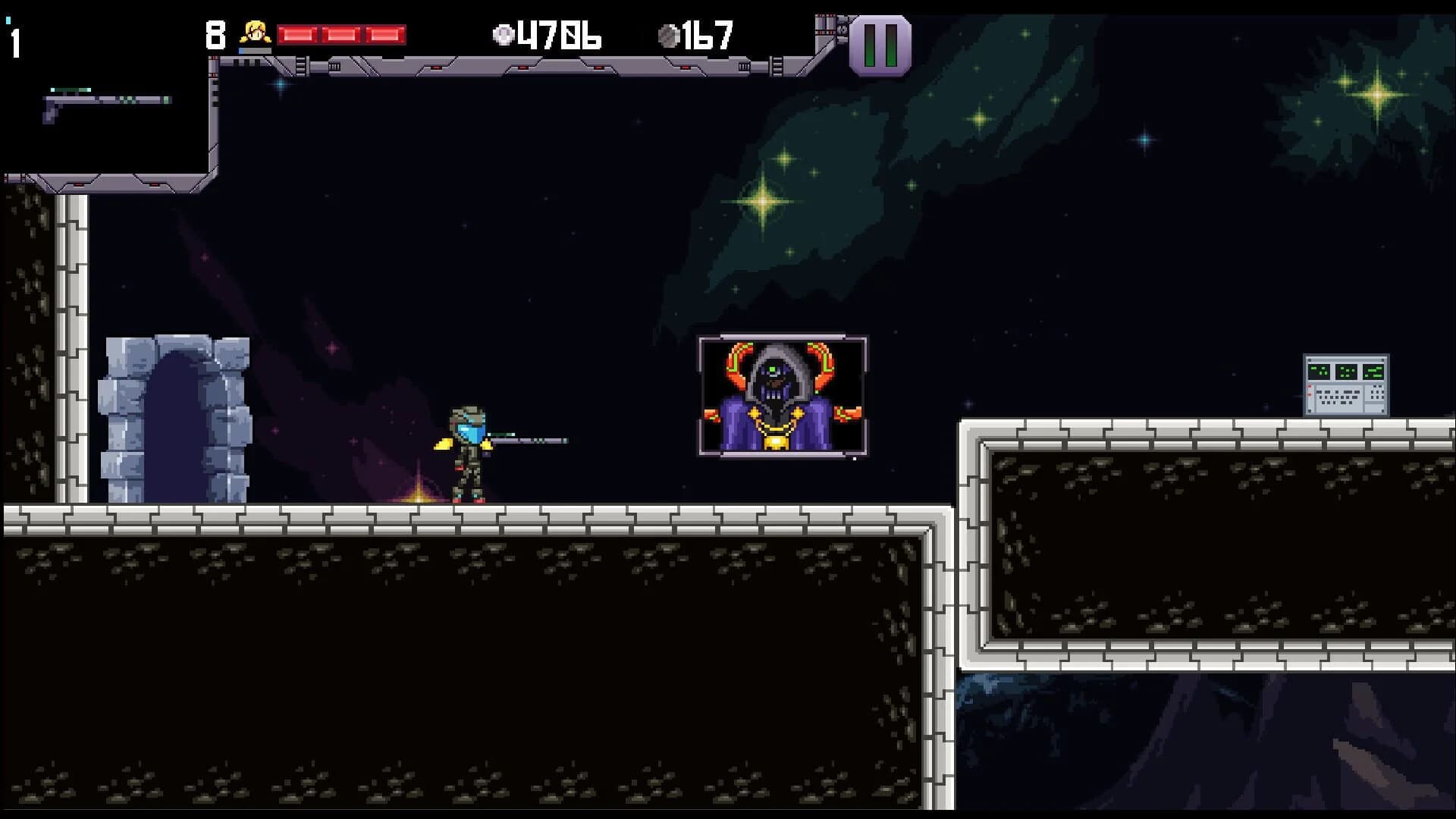The width and height of the screenshot is (1456, 819).
Task: Click the ammo count reading 167
Action: [705, 33]
